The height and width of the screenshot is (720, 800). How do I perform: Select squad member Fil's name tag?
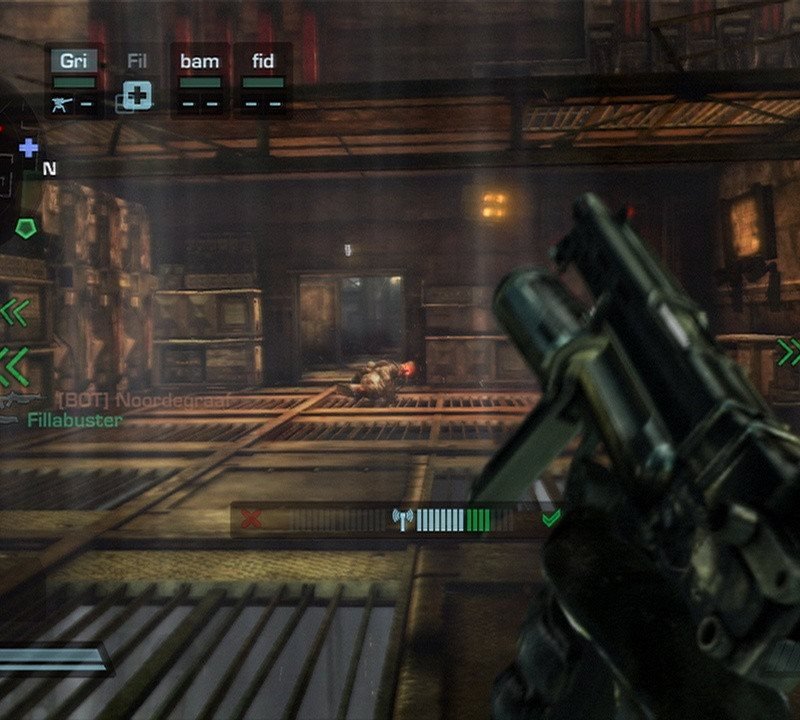point(137,61)
